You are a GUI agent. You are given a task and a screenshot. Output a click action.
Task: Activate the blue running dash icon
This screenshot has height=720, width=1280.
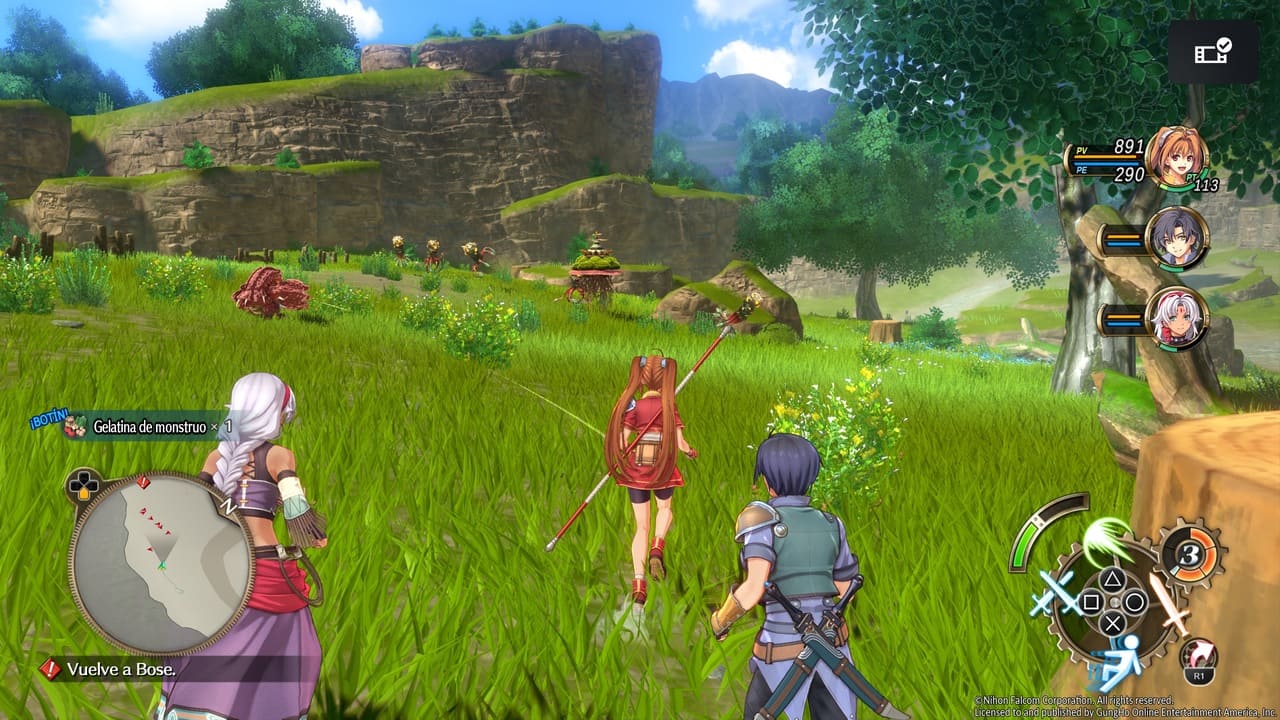(1117, 655)
